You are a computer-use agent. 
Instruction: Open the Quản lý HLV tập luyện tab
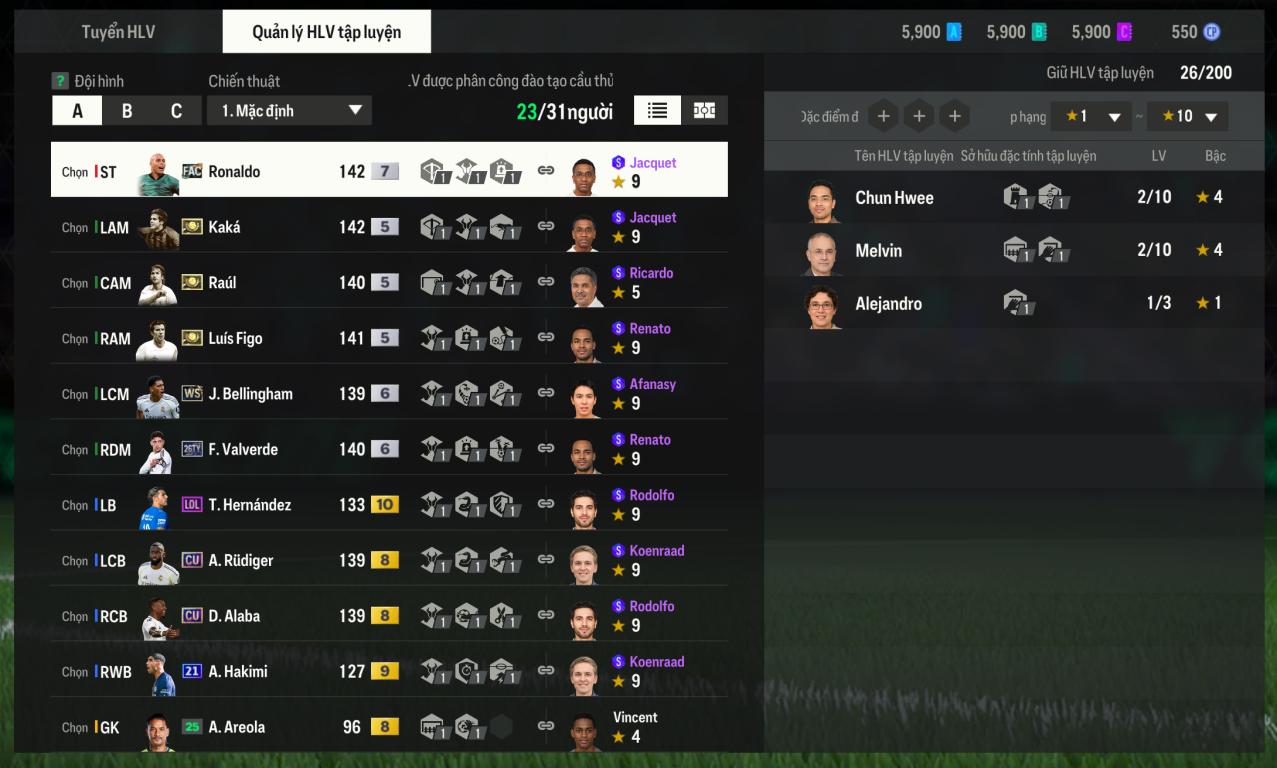326,32
